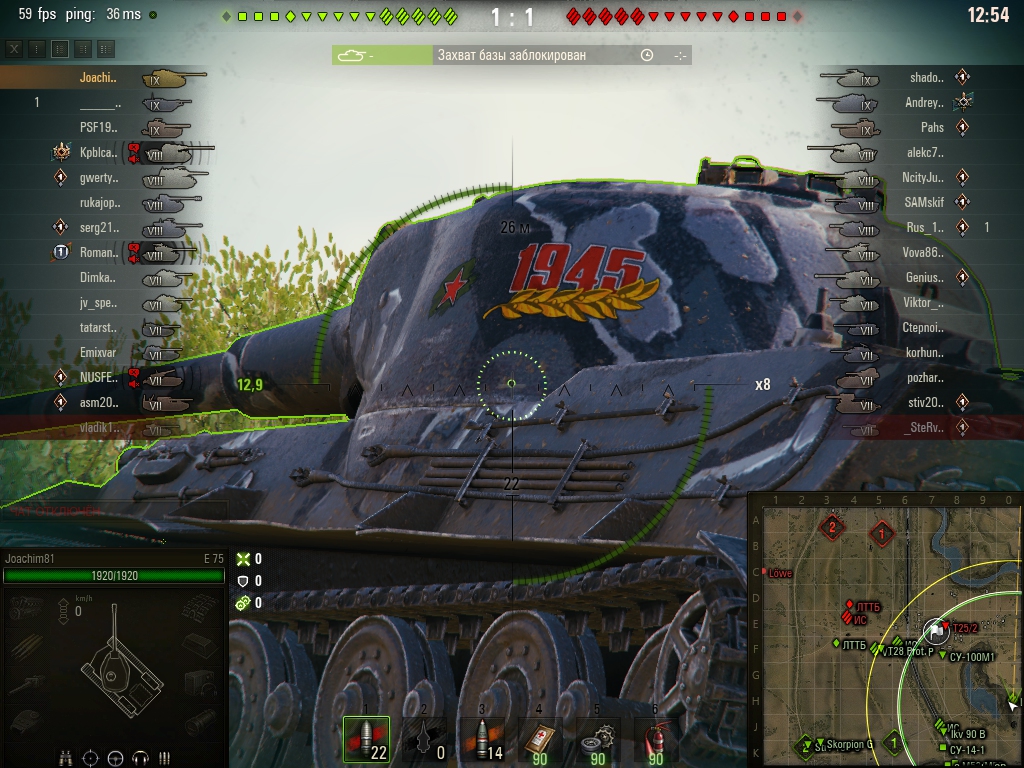Click the СУ-100М1 marker on the minimap
Screen dimensions: 1024x768
click(x=969, y=657)
